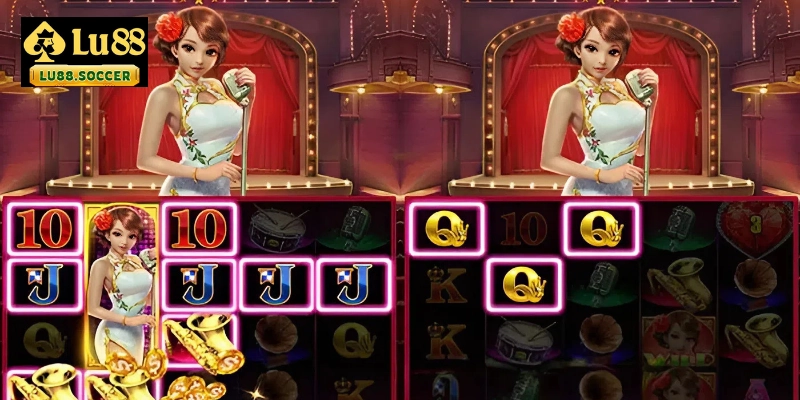Click the Lu88 logo badge
800x400 pixels.
point(83,50)
